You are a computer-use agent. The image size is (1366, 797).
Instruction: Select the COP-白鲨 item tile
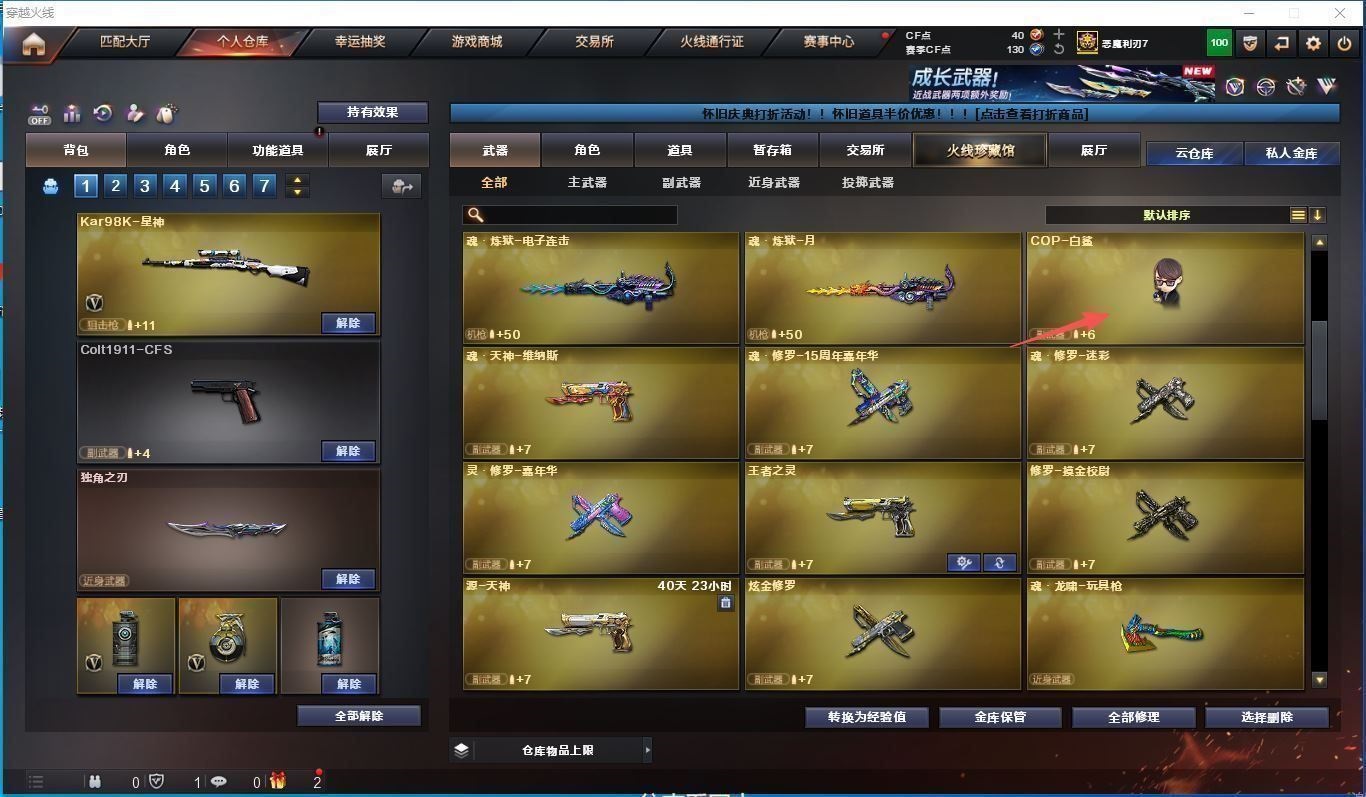point(1165,288)
